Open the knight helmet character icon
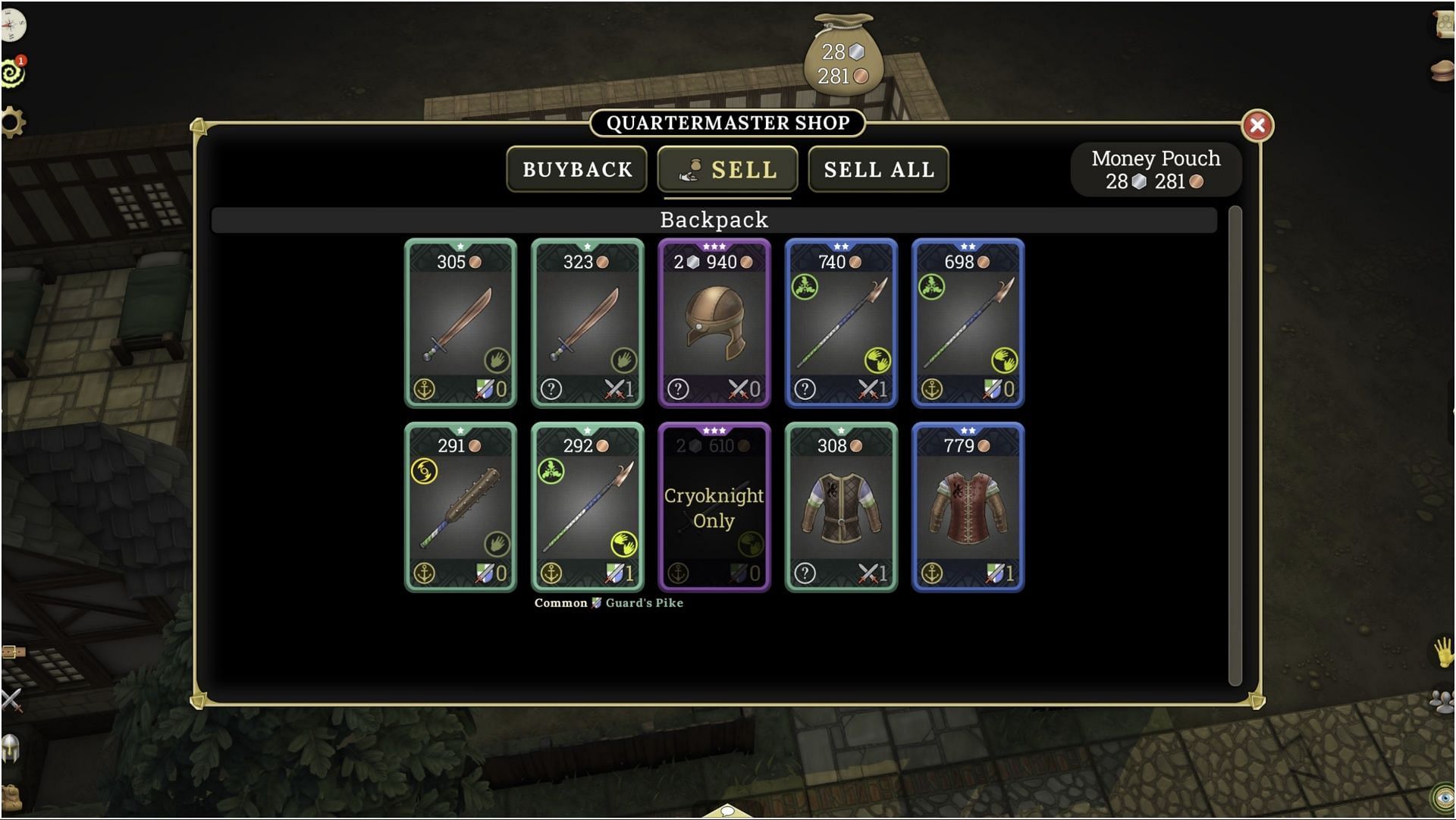 click(11, 749)
